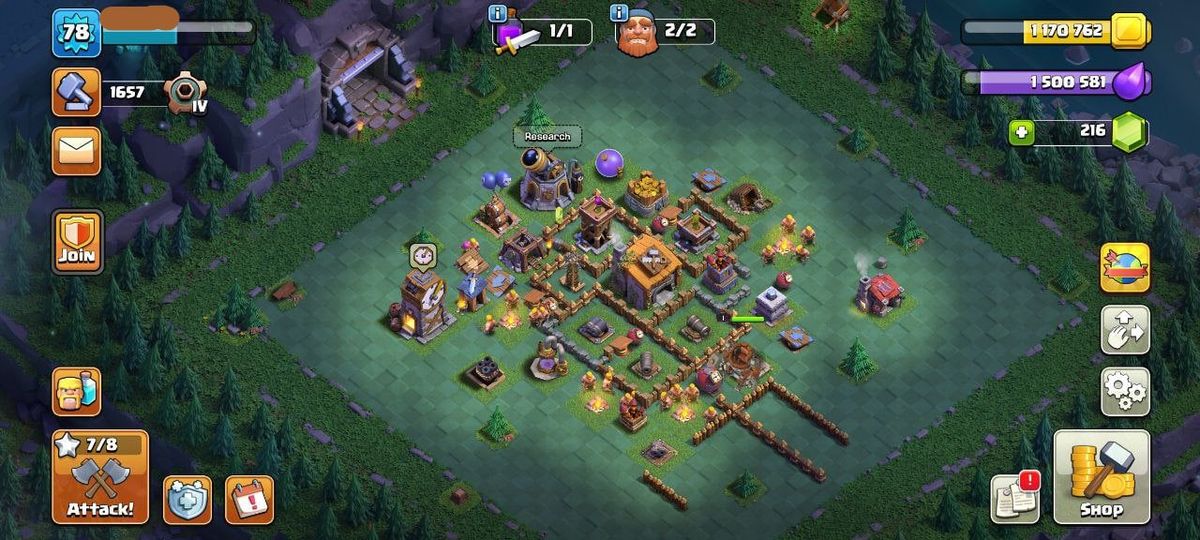Open the builder hammer trophies panel
The width and height of the screenshot is (1200, 540).
pos(76,93)
